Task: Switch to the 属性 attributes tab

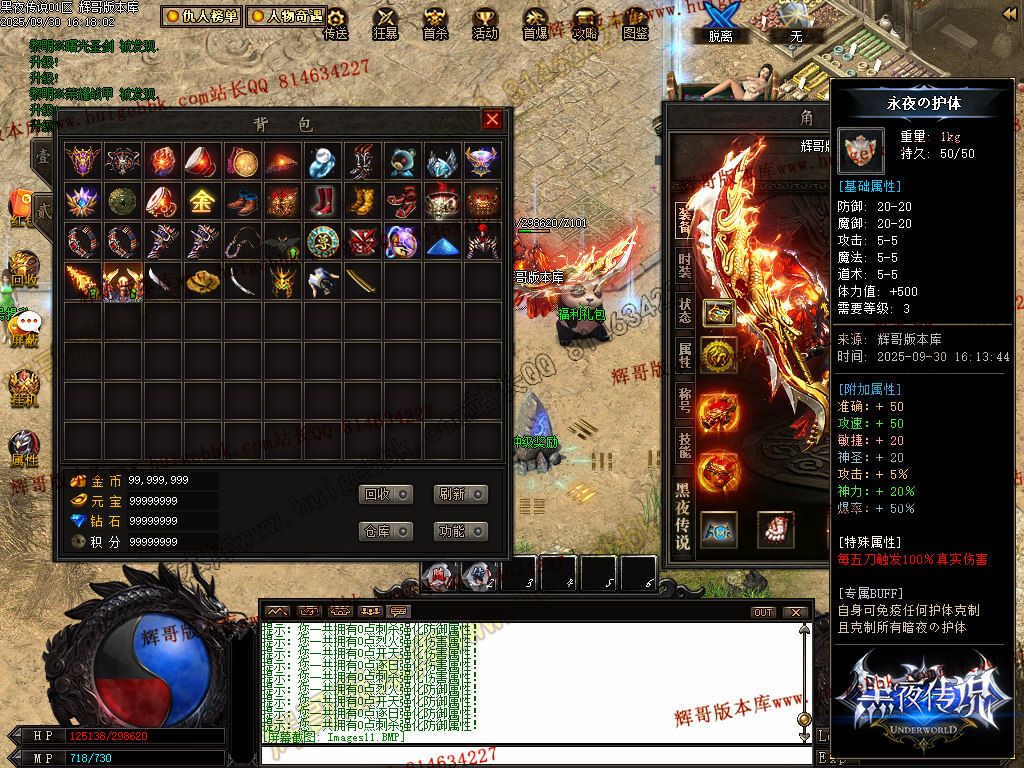Action: pyautogui.click(x=684, y=355)
